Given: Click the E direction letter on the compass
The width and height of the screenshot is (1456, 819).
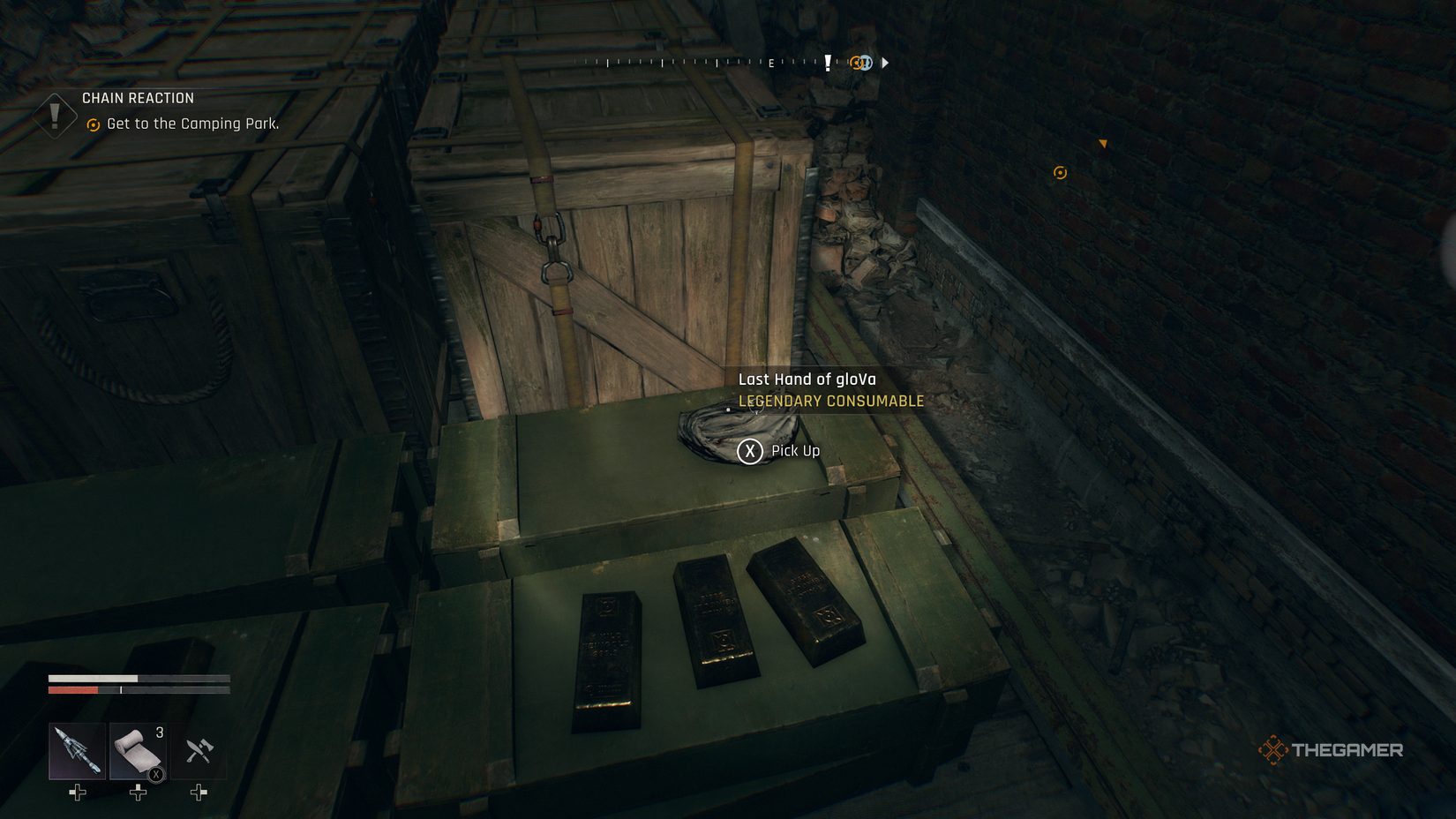Looking at the screenshot, I should 771,64.
